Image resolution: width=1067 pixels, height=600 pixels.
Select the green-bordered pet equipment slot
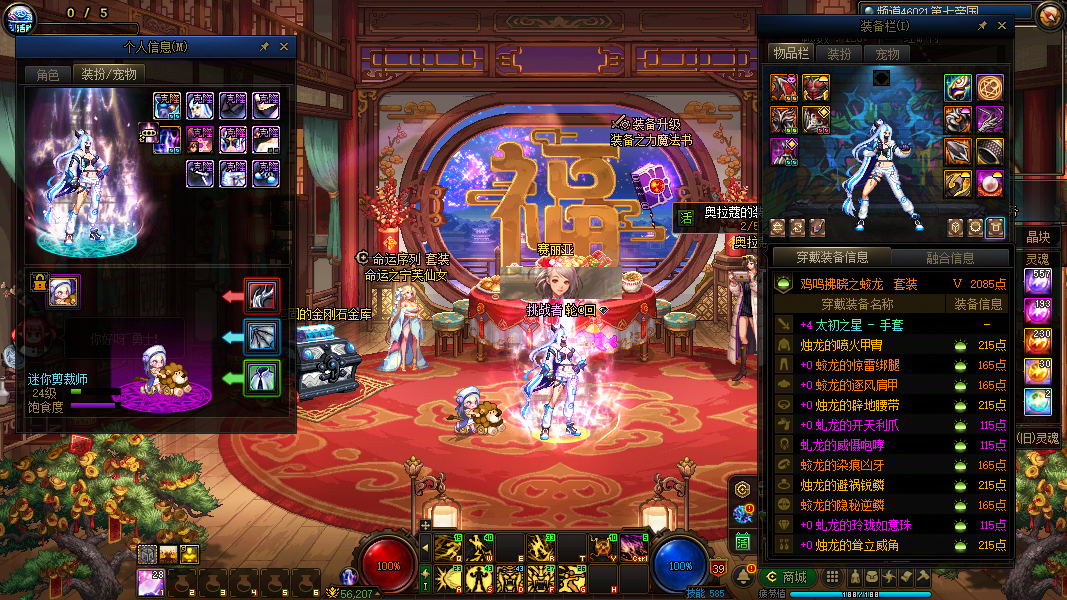[263, 378]
